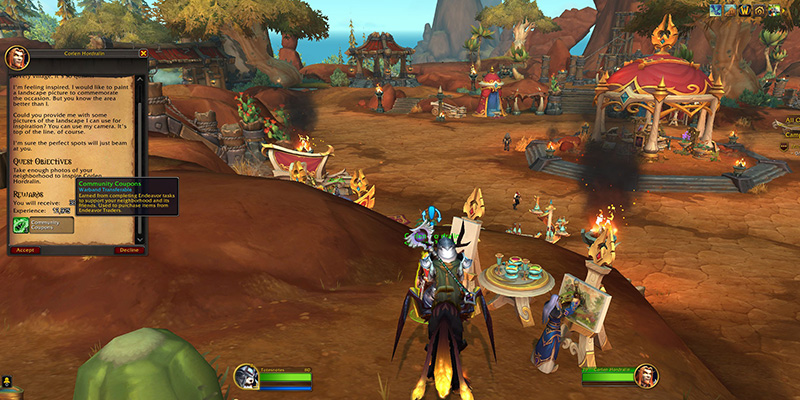Decline the offered quest
The height and width of the screenshot is (400, 800).
point(128,250)
